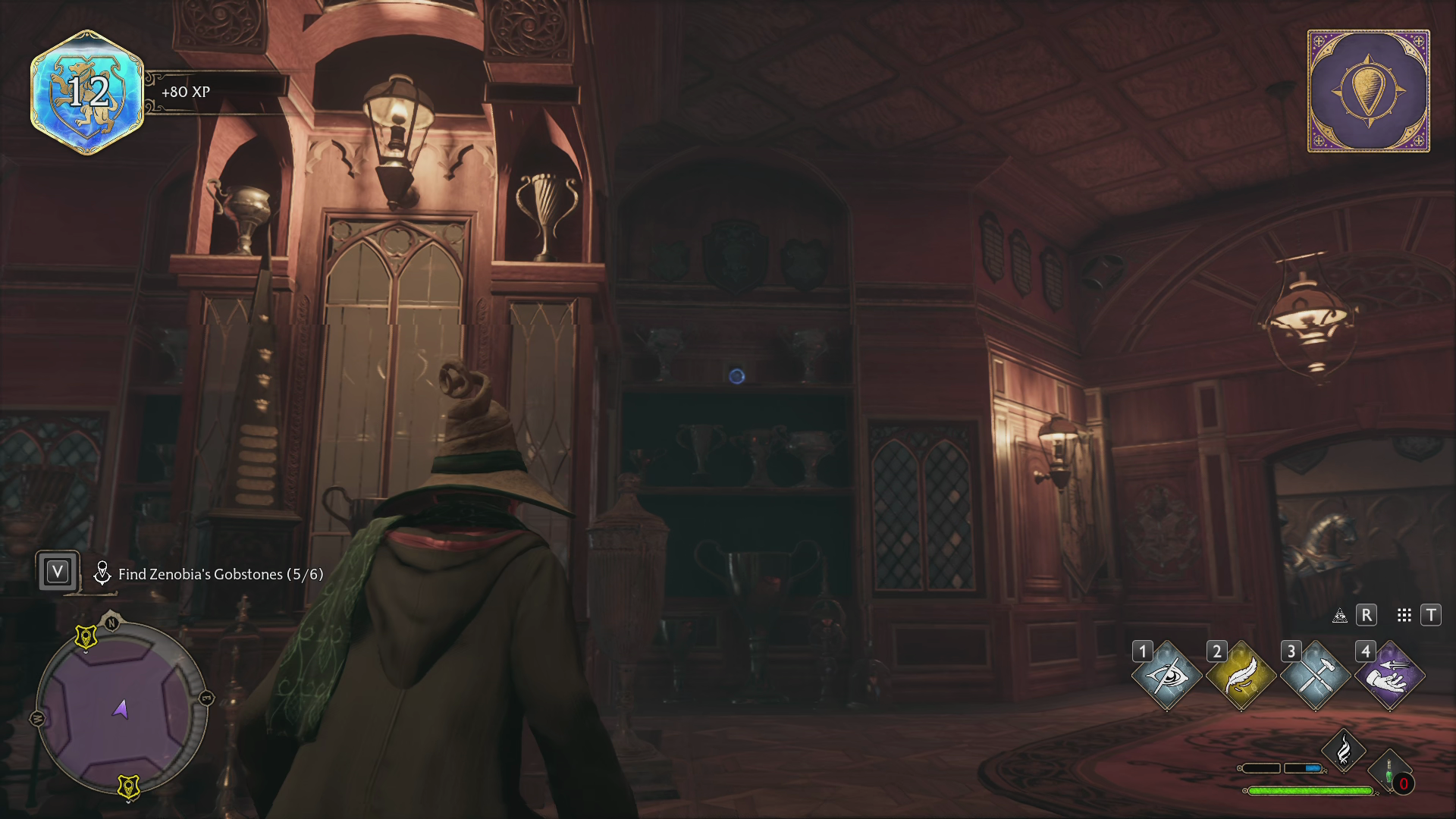Toggle the T tool prompt

pos(1432,615)
